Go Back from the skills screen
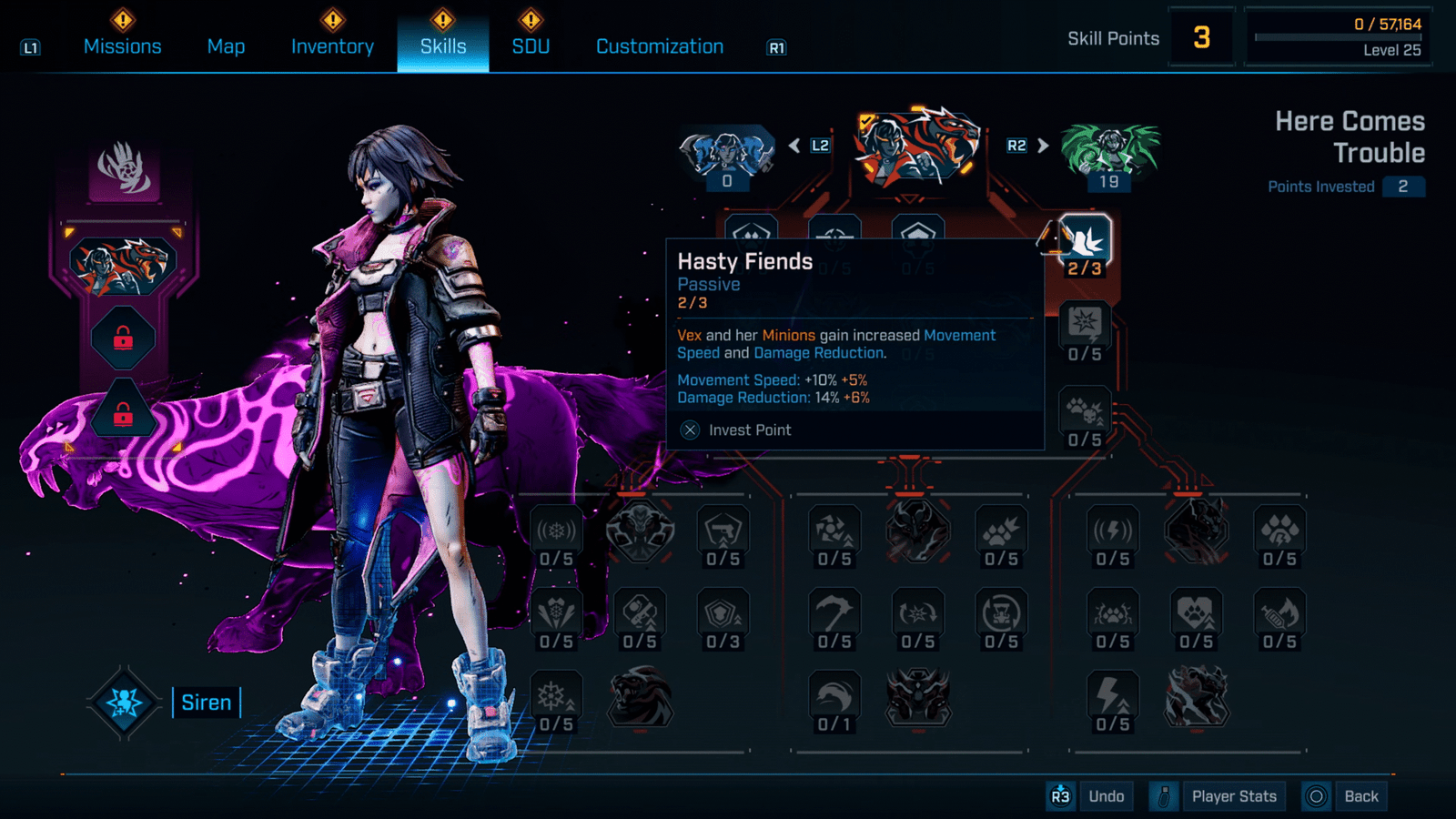The height and width of the screenshot is (819, 1456). coord(1360,796)
